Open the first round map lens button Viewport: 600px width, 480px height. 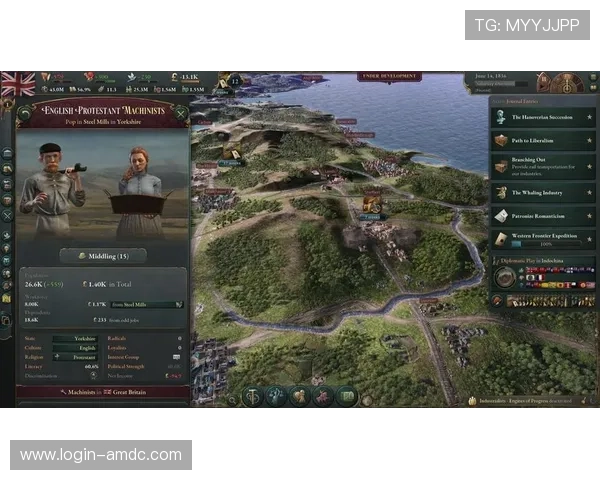pyautogui.click(x=255, y=396)
